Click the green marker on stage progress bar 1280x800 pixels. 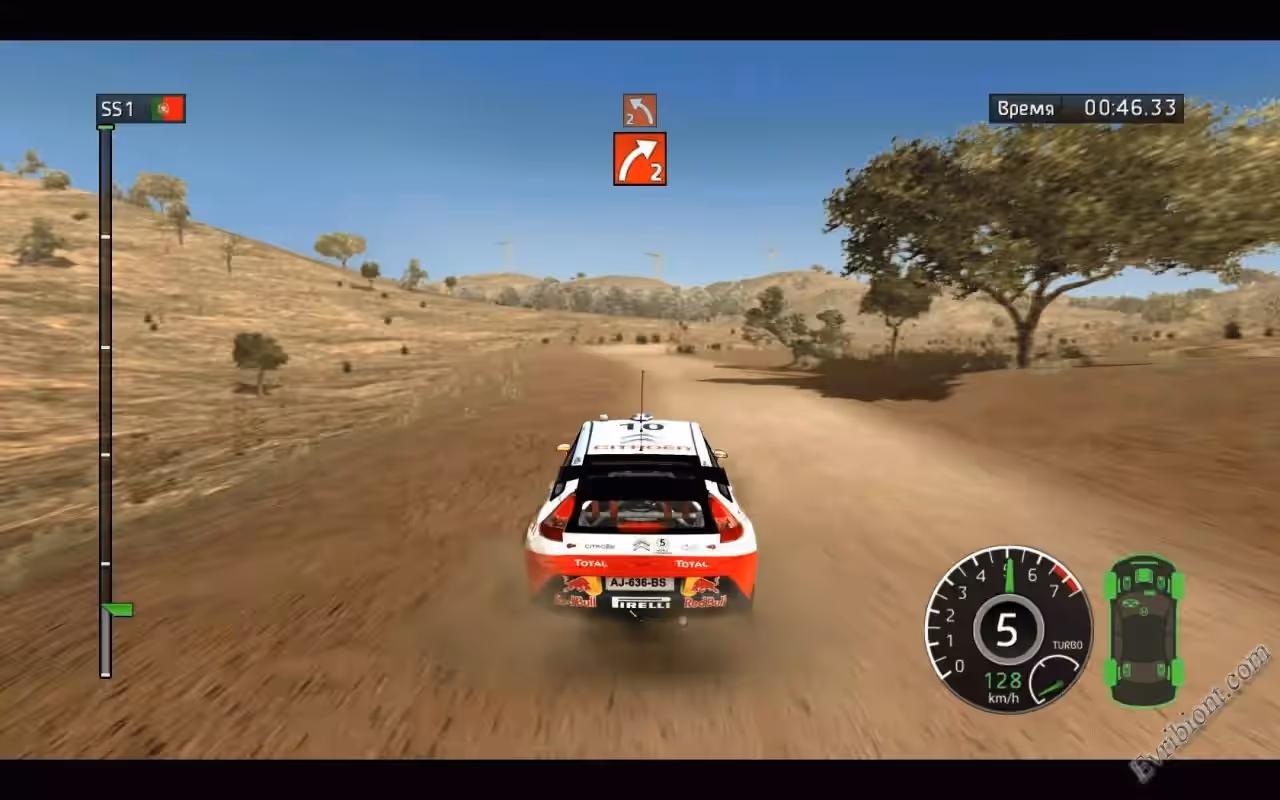click(118, 609)
